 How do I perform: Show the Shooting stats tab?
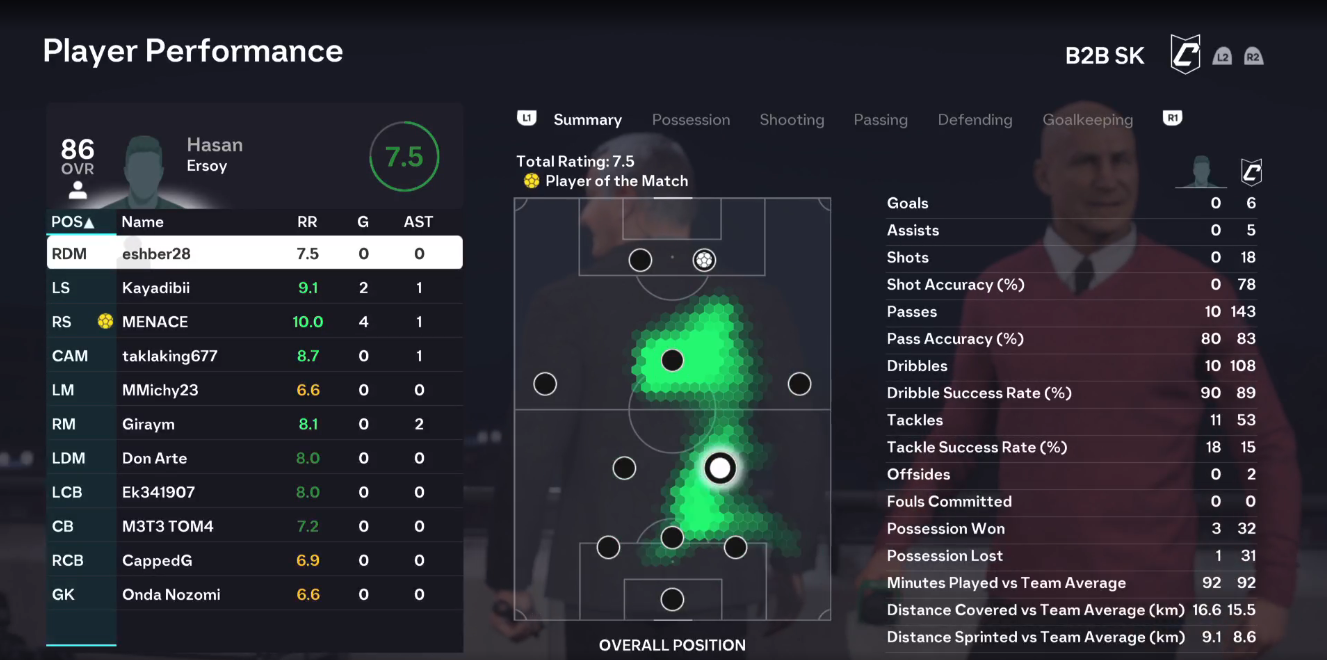[791, 120]
